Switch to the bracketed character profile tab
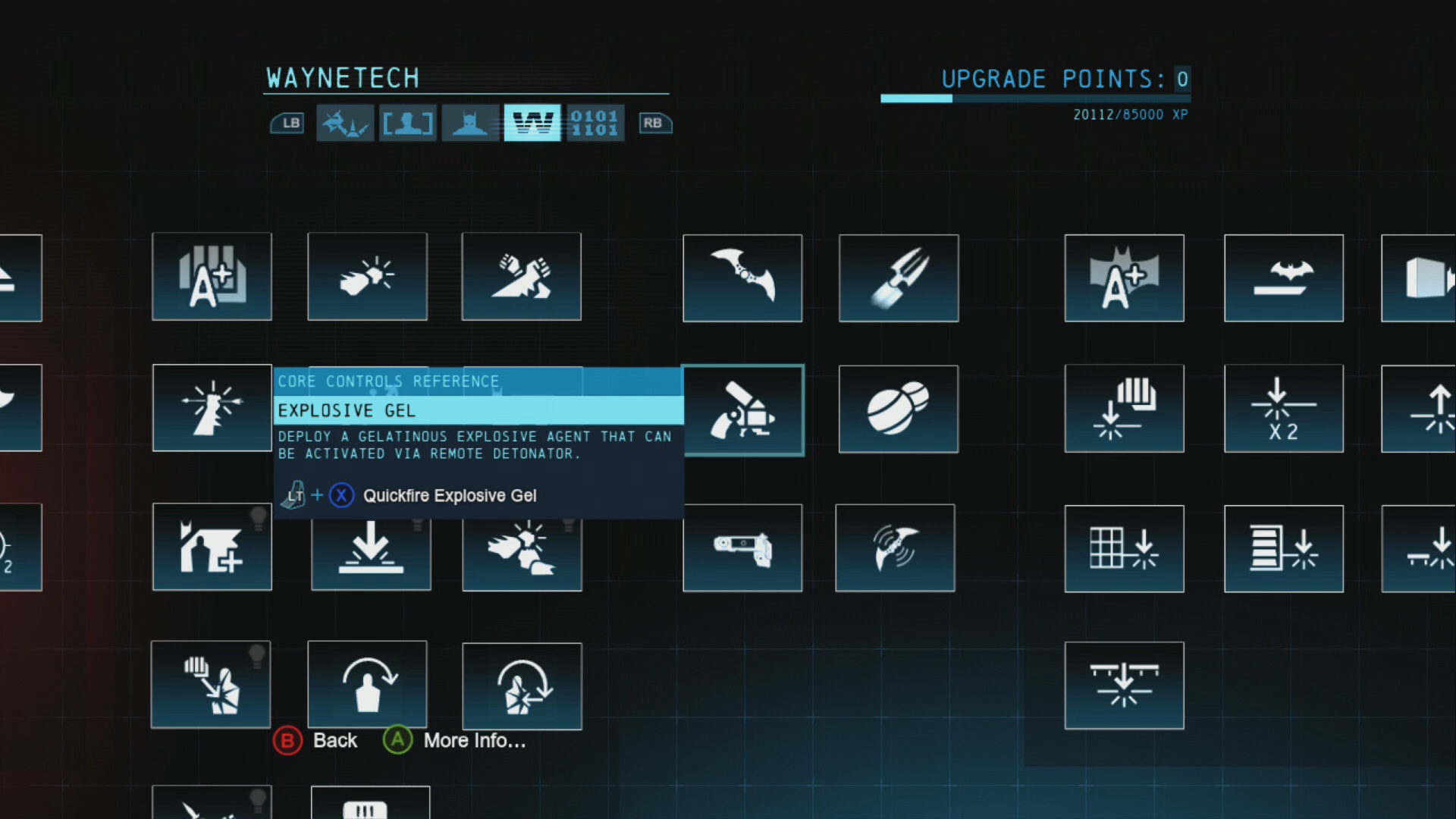 tap(408, 123)
